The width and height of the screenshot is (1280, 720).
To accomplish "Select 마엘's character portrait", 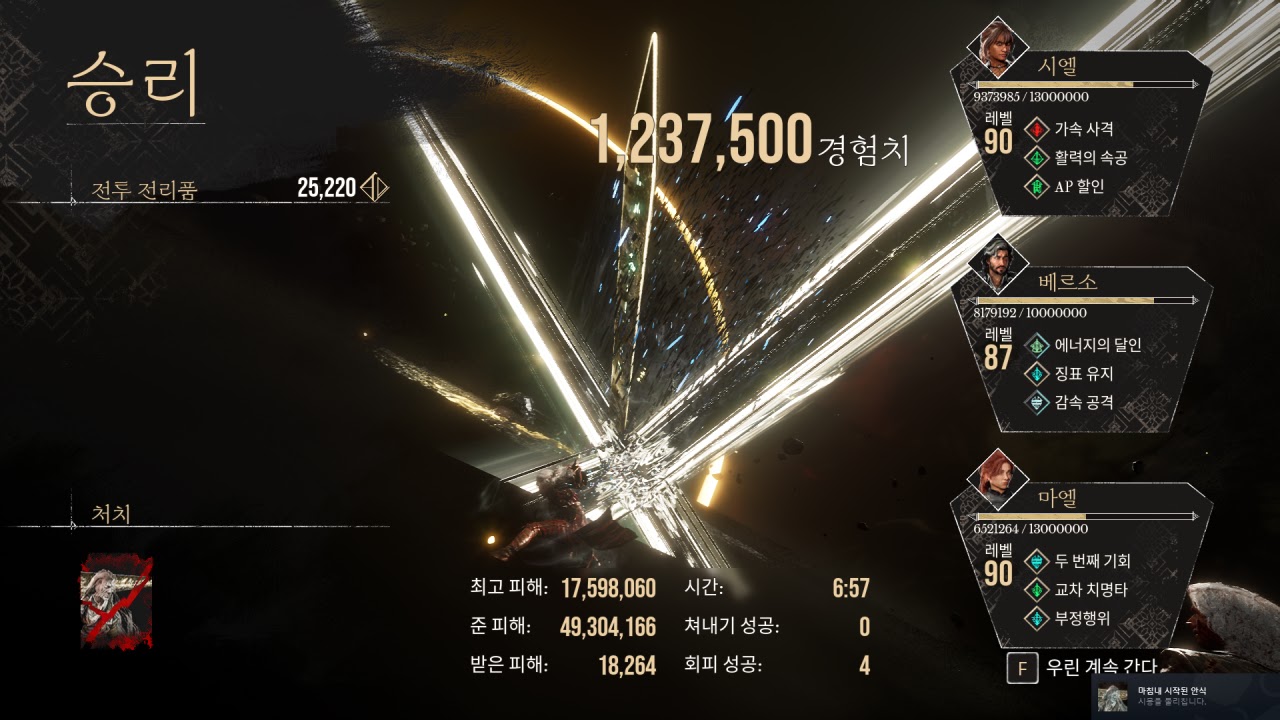I will tap(996, 479).
